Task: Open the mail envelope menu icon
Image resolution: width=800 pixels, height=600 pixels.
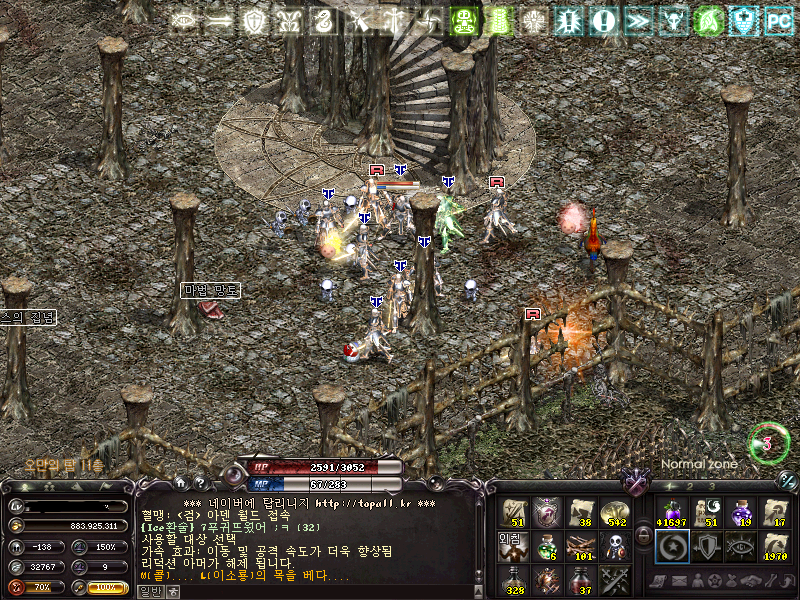Action: [681, 581]
